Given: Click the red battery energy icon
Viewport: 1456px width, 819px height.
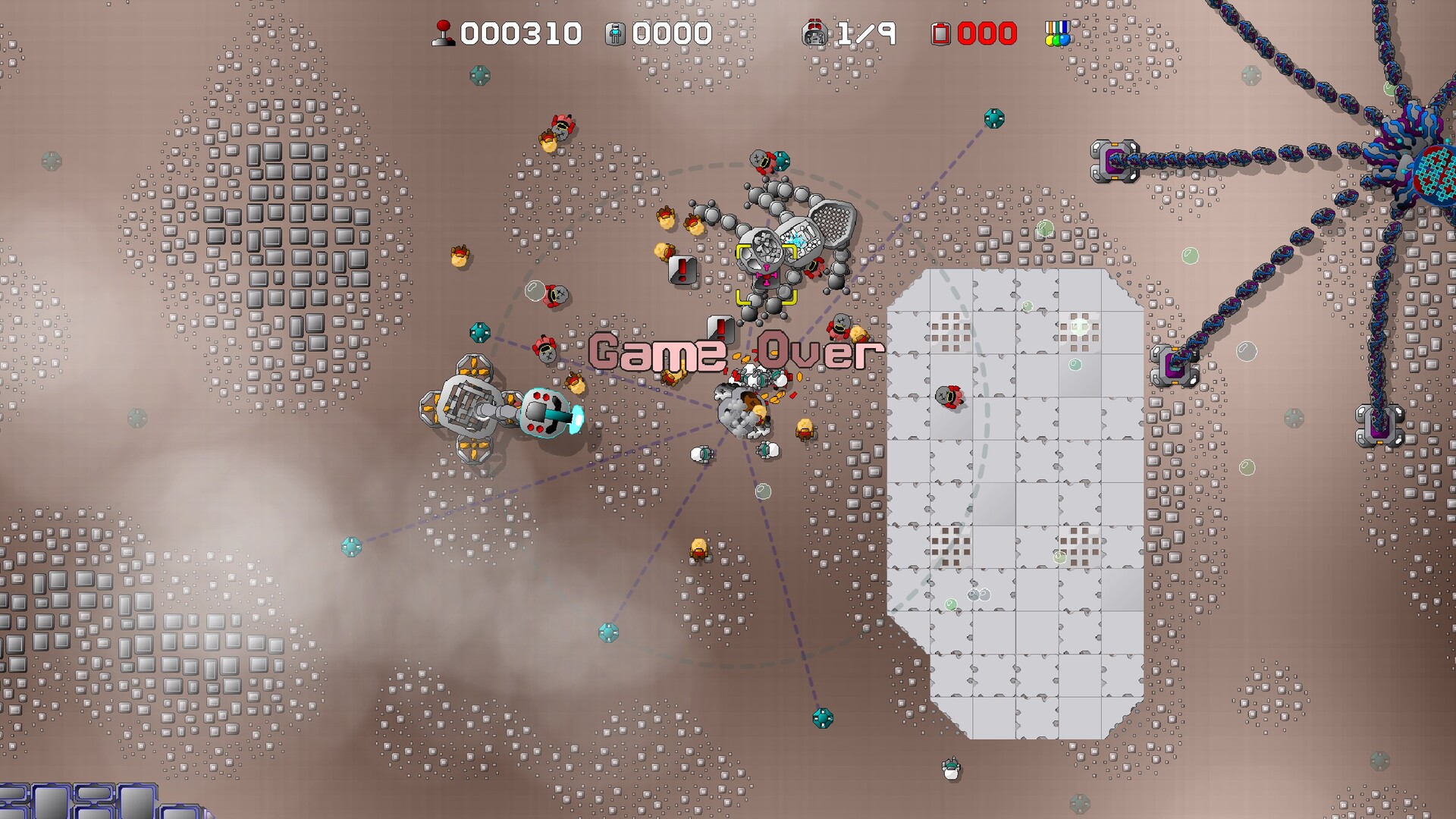Looking at the screenshot, I should [939, 33].
